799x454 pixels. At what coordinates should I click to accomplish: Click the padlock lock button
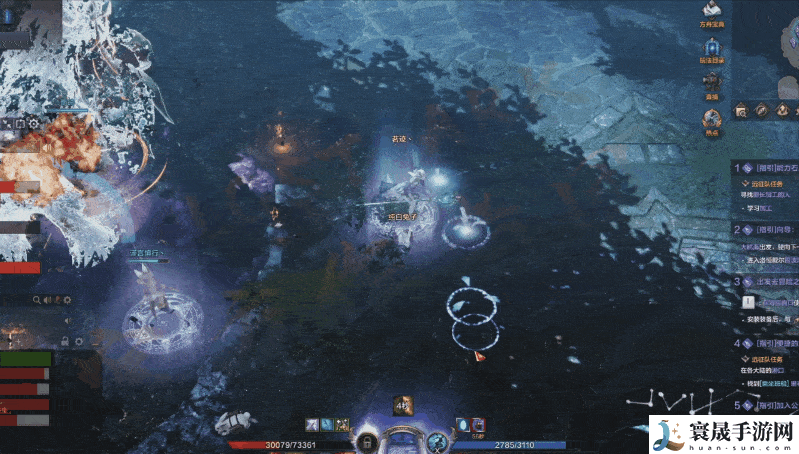368,441
